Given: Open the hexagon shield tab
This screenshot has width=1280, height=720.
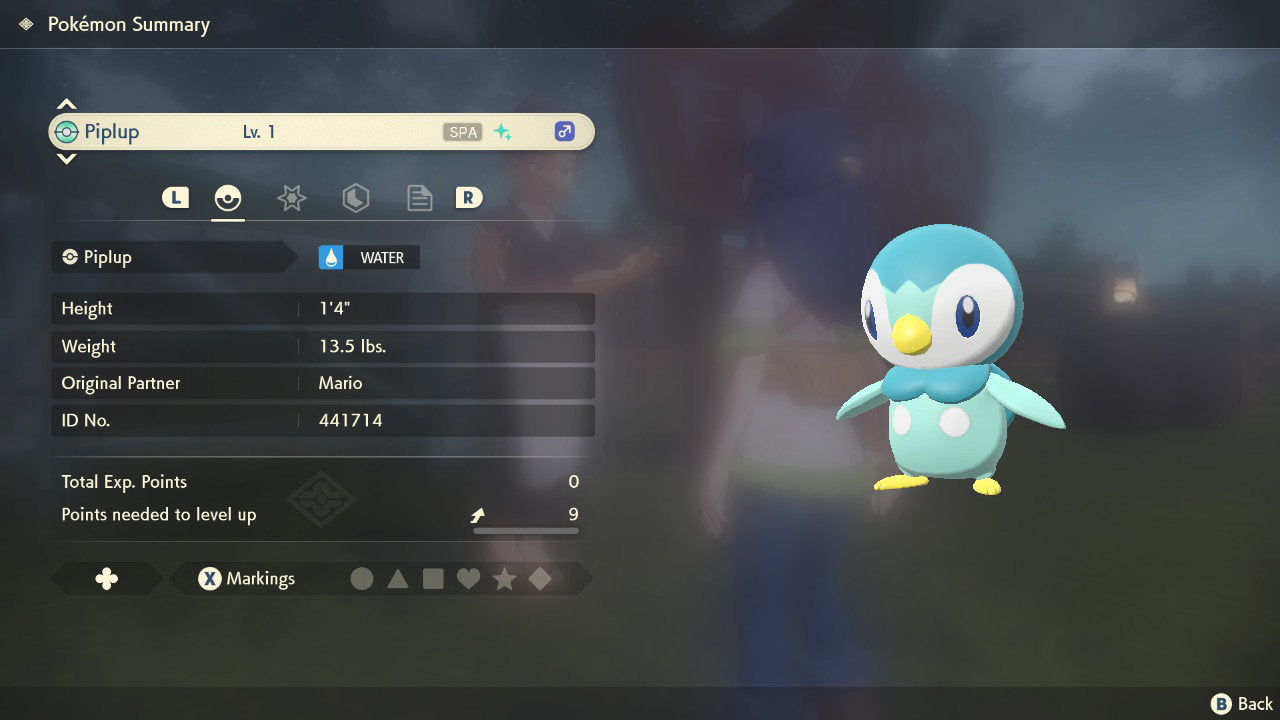Looking at the screenshot, I should click(356, 198).
